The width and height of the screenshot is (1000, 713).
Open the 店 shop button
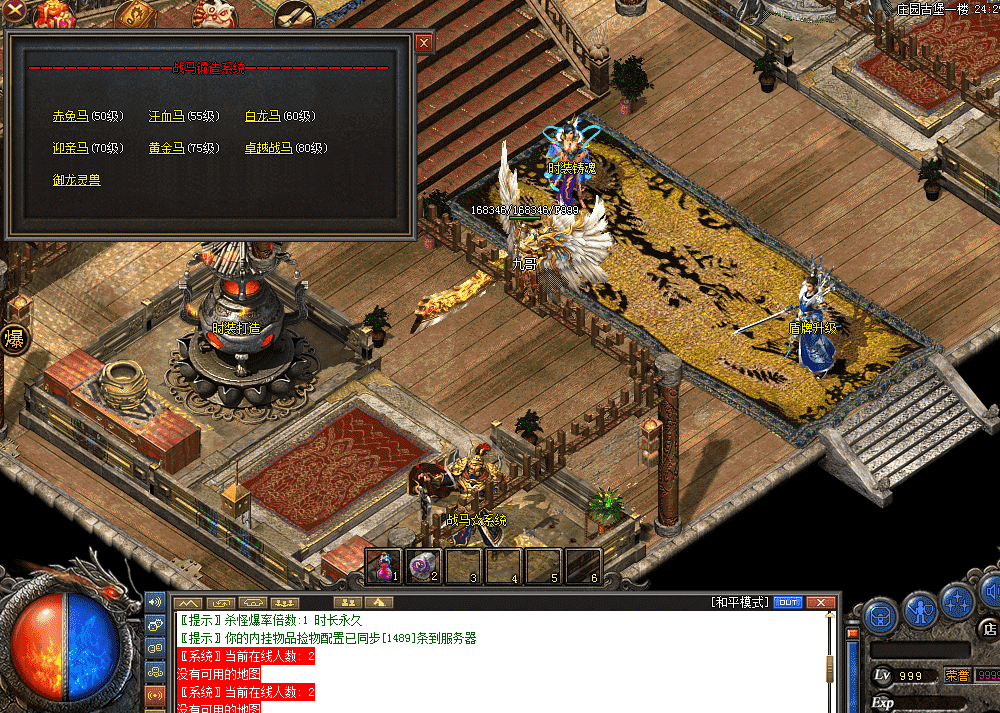(988, 629)
